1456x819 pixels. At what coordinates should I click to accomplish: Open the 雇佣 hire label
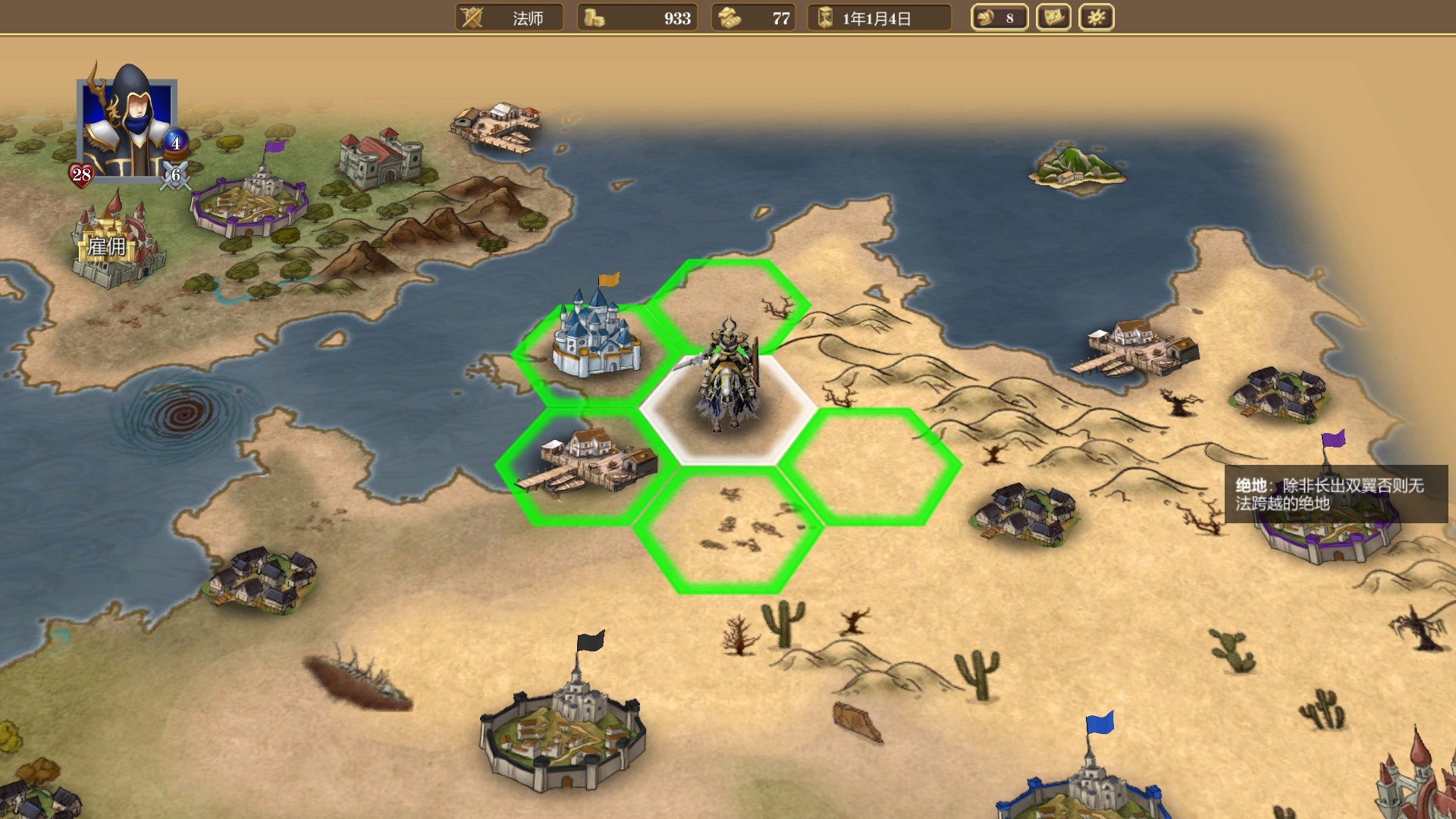107,247
